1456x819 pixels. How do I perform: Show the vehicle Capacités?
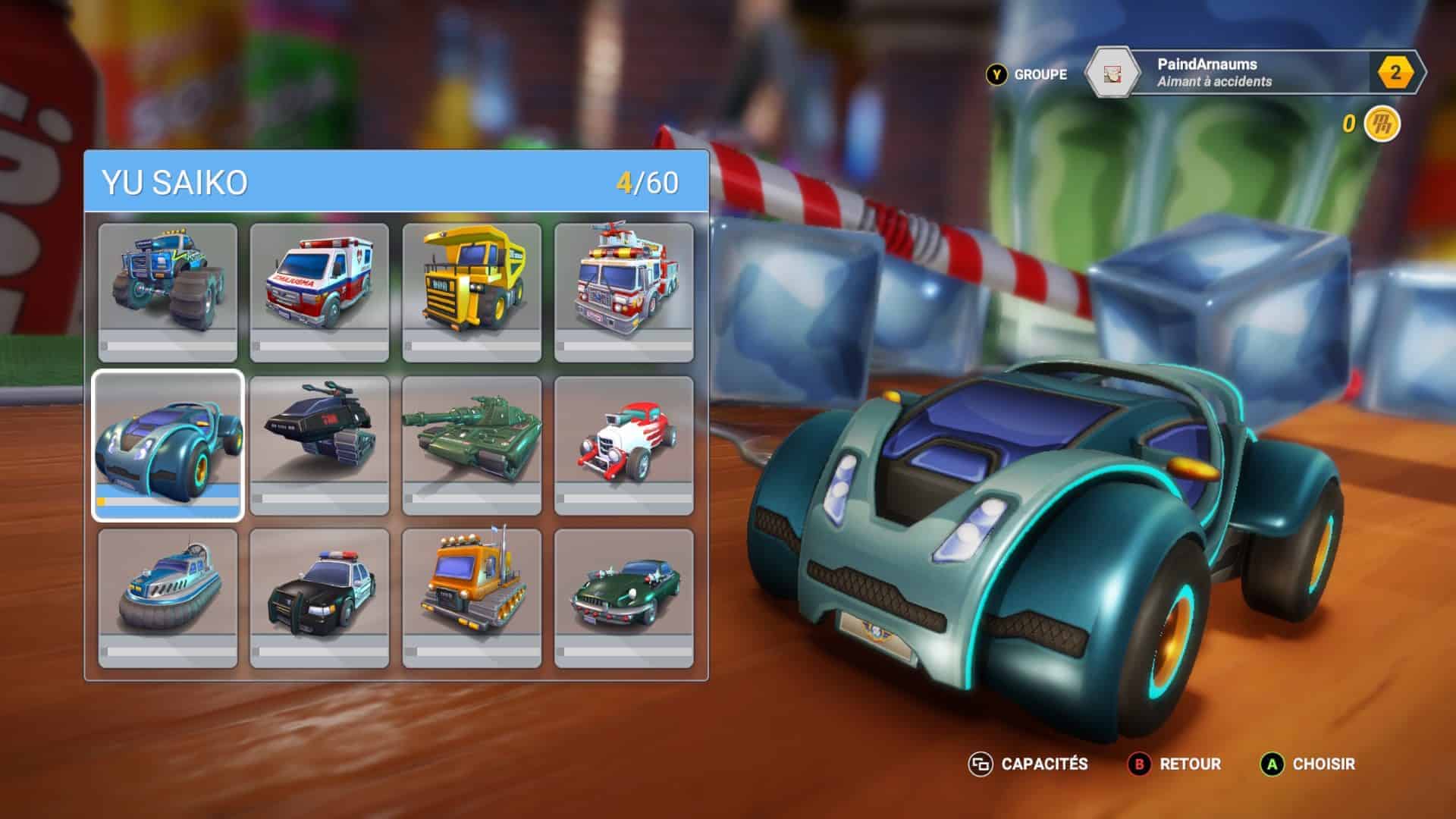click(1028, 764)
